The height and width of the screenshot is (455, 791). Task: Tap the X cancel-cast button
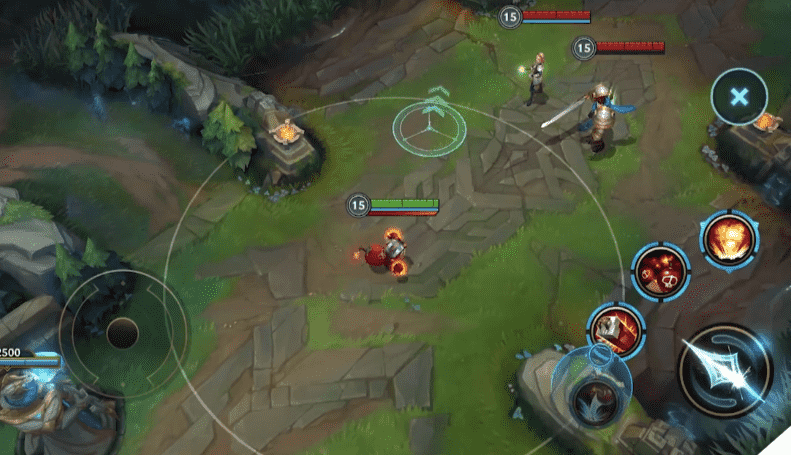(x=739, y=97)
